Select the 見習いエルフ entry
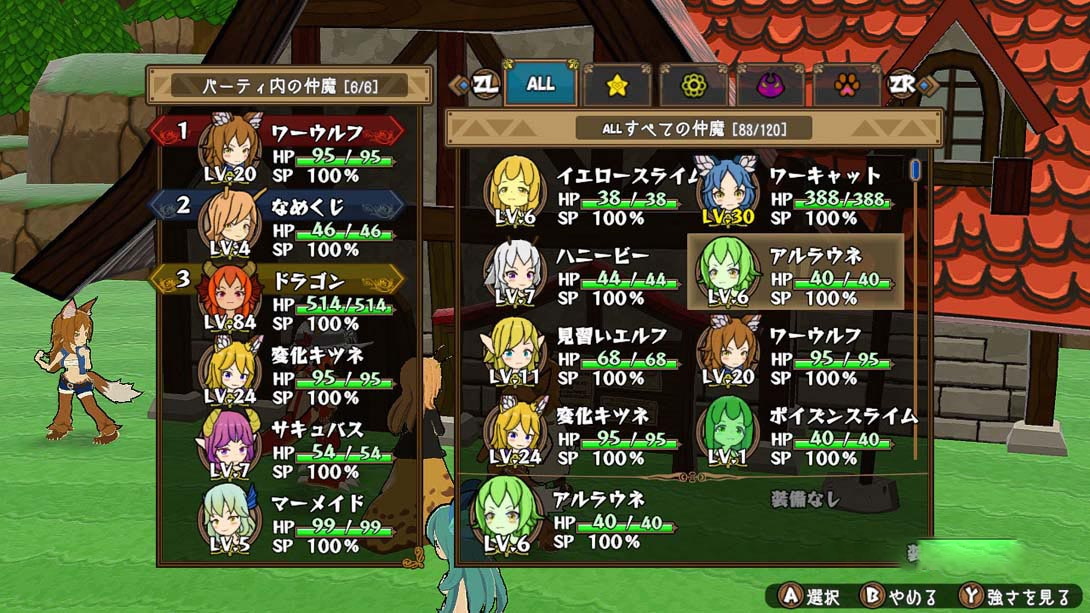Screen dimensions: 1090x613 tap(585, 355)
